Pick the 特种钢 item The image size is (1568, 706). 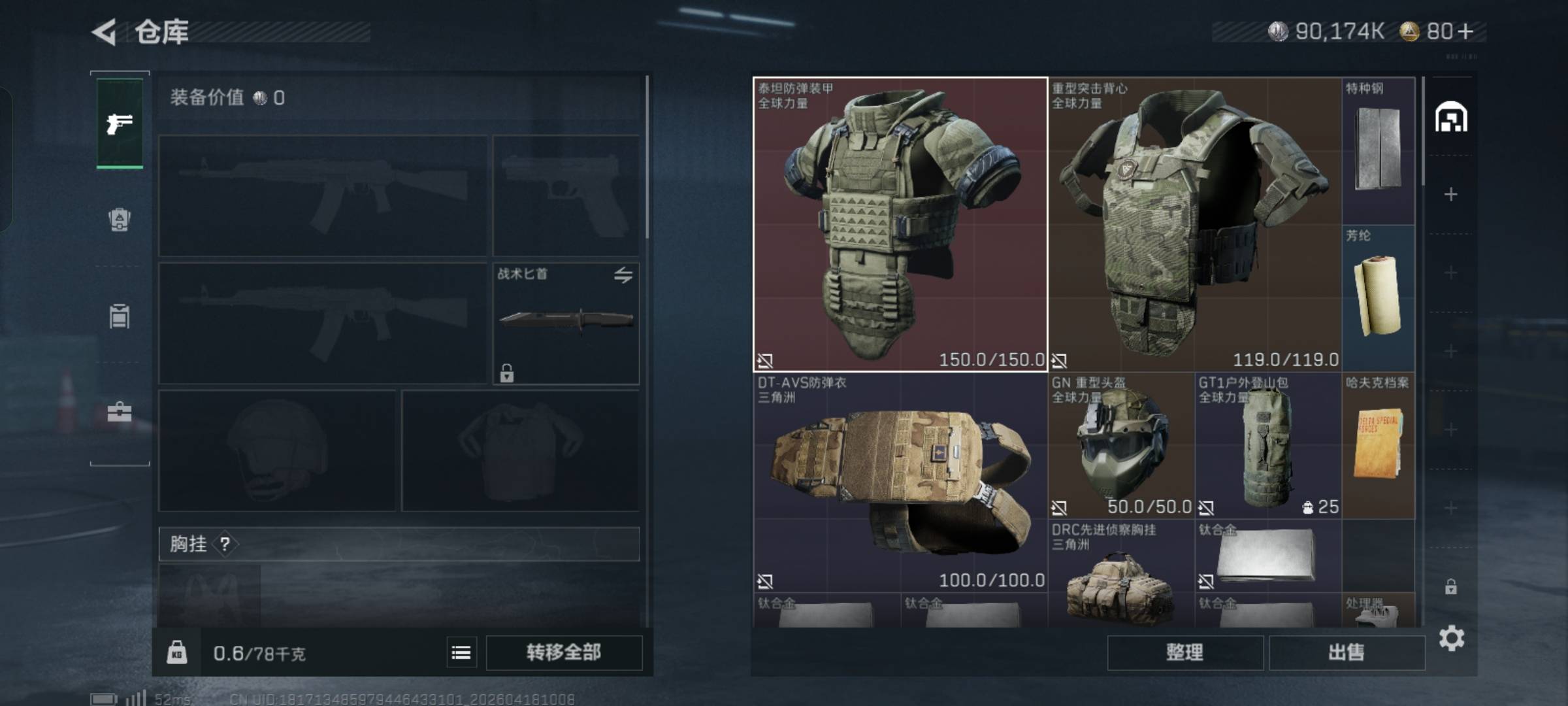[1379, 150]
